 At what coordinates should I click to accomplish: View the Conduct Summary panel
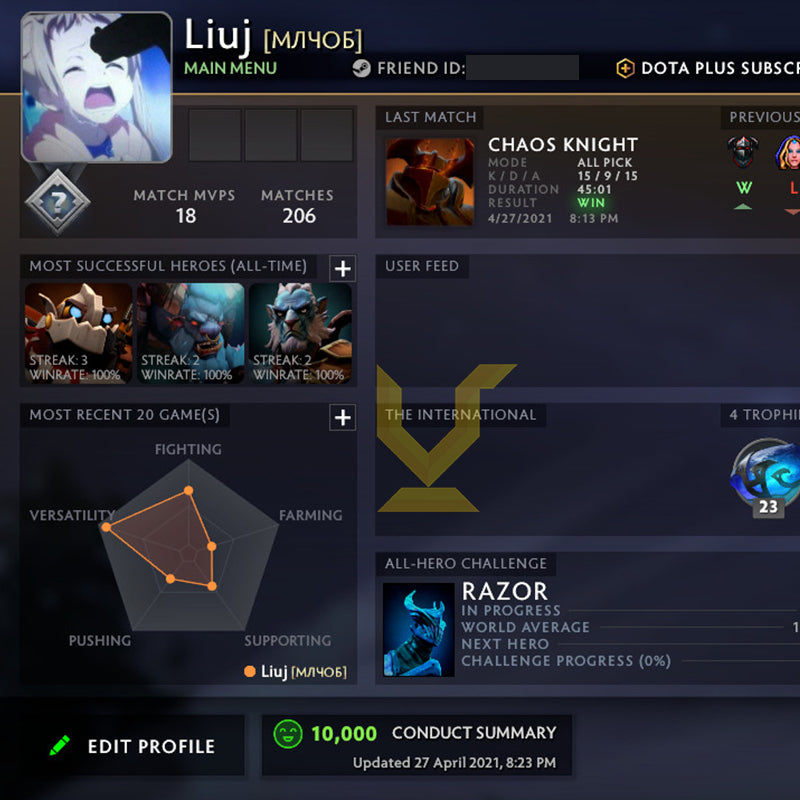[x=416, y=746]
